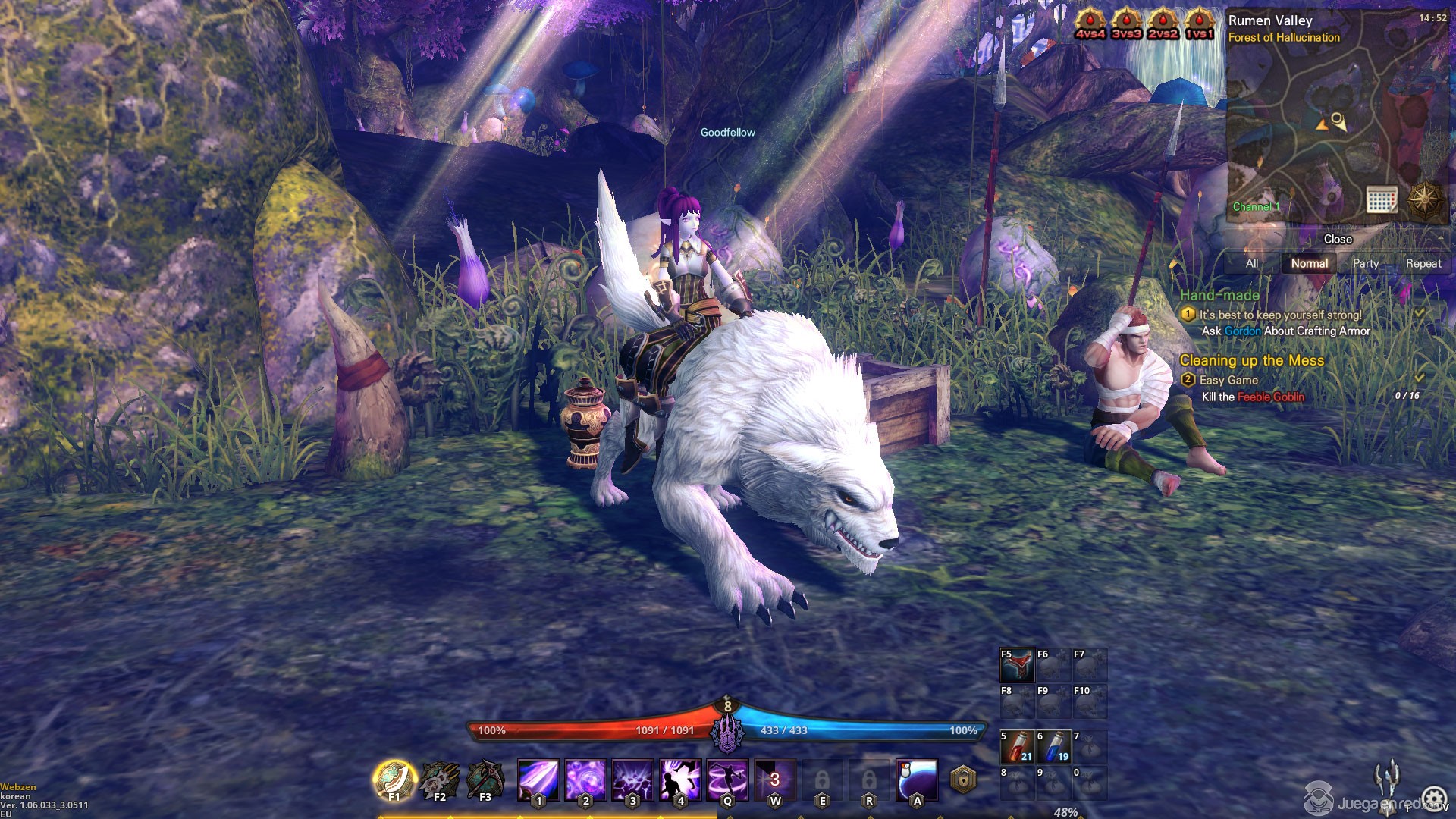Image resolution: width=1456 pixels, height=819 pixels.
Task: Open the gear settings icon
Action: [1433, 798]
